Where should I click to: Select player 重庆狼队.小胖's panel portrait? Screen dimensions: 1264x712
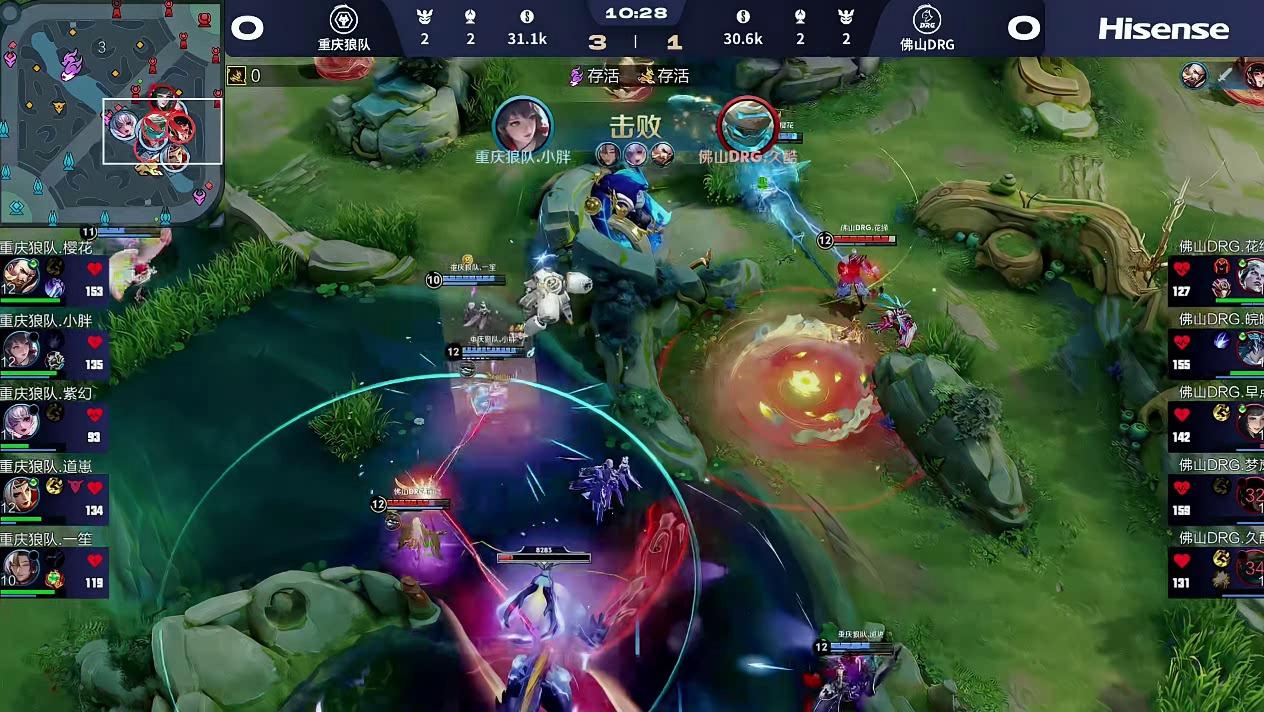pyautogui.click(x=20, y=349)
